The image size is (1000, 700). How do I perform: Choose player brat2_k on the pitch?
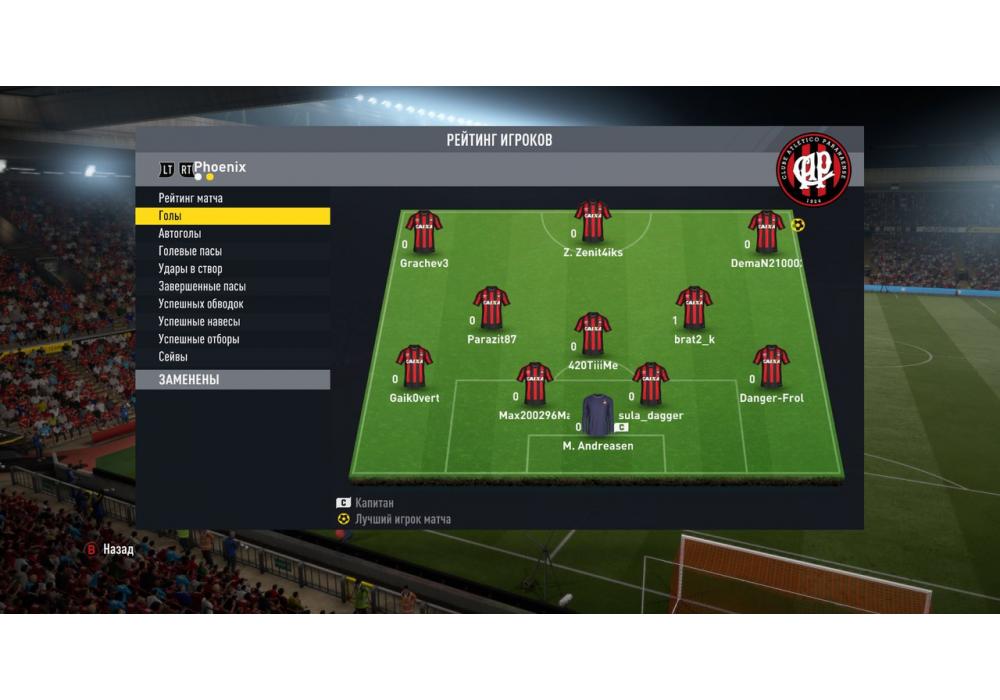click(x=694, y=308)
